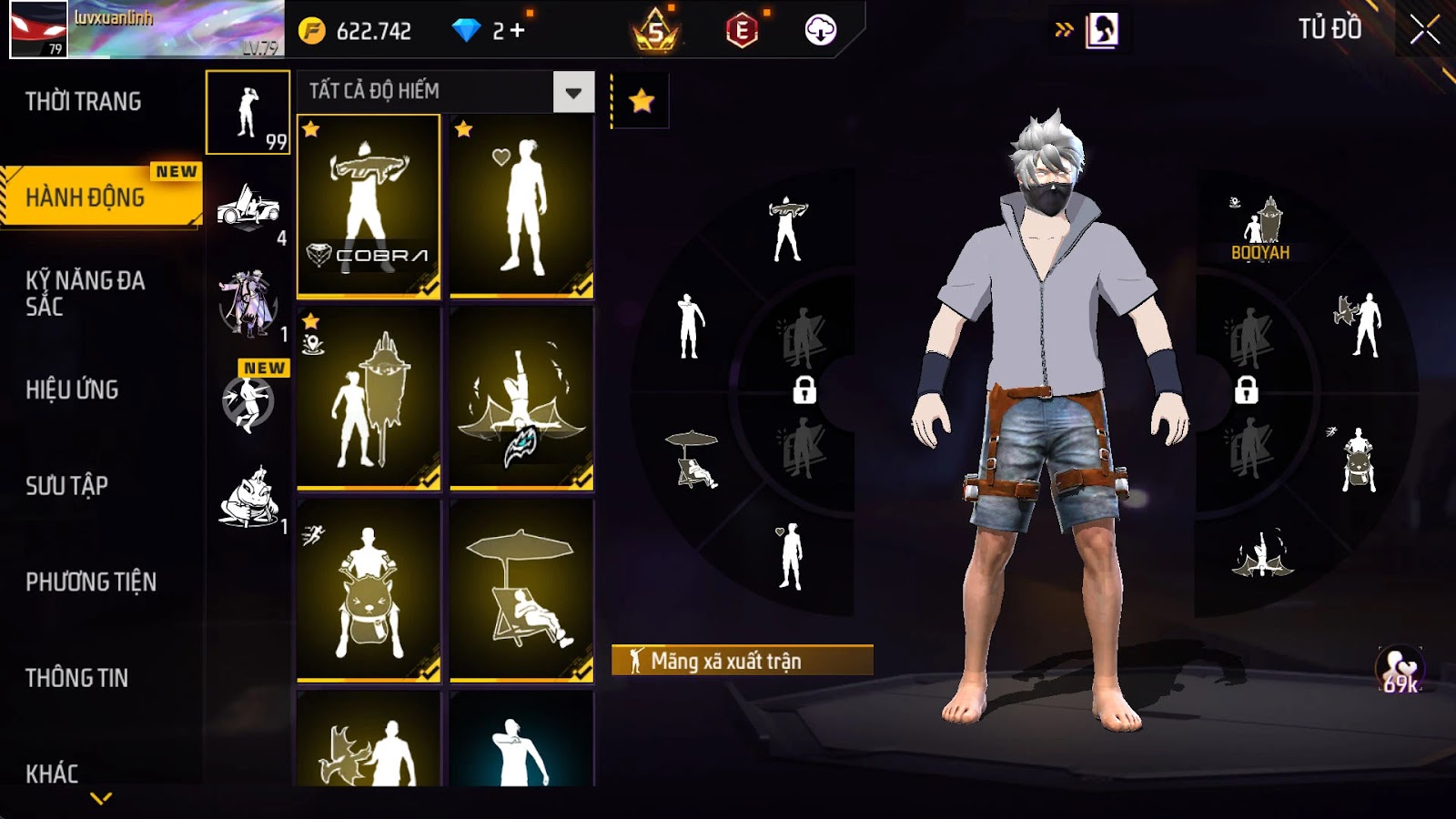Select the cat backpack riding emote tile
Image resolution: width=1456 pixels, height=819 pixels.
[x=369, y=590]
